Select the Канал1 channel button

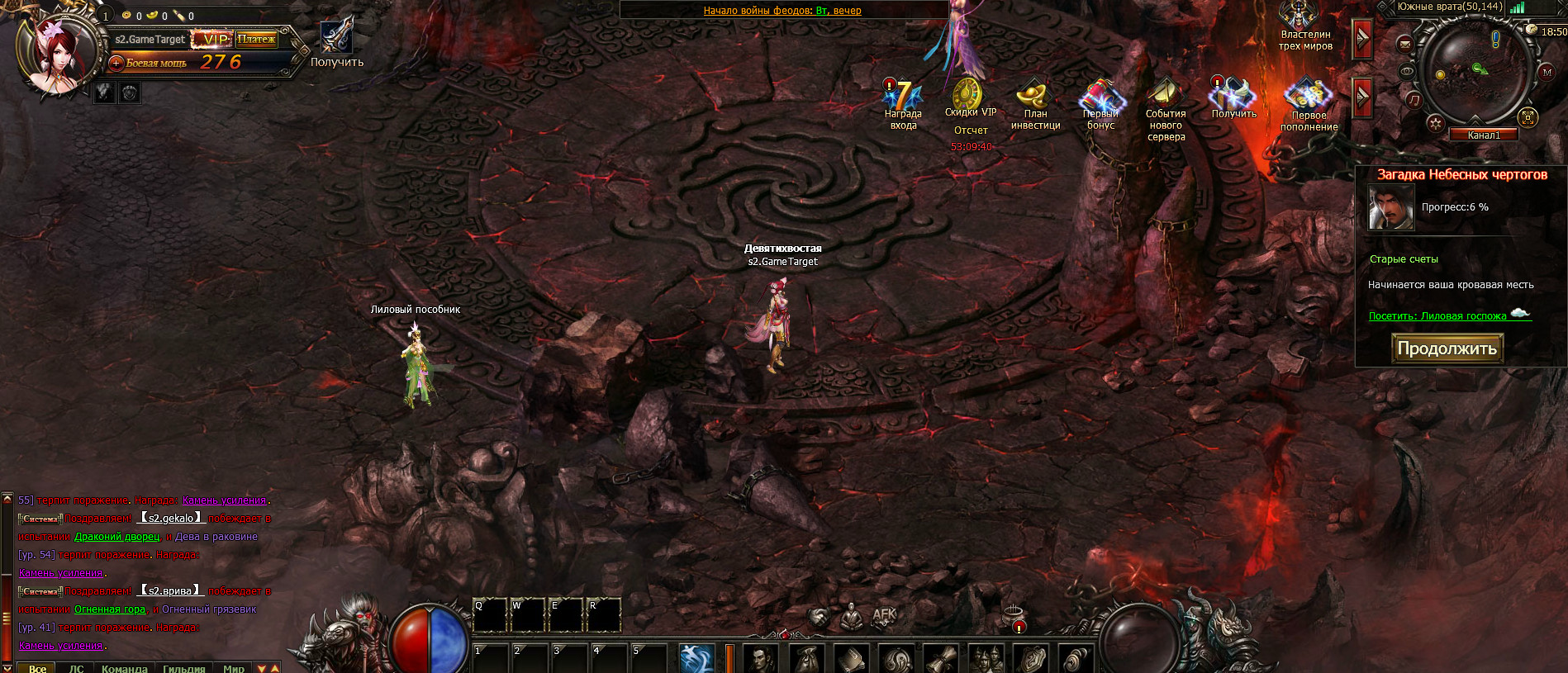[1484, 135]
